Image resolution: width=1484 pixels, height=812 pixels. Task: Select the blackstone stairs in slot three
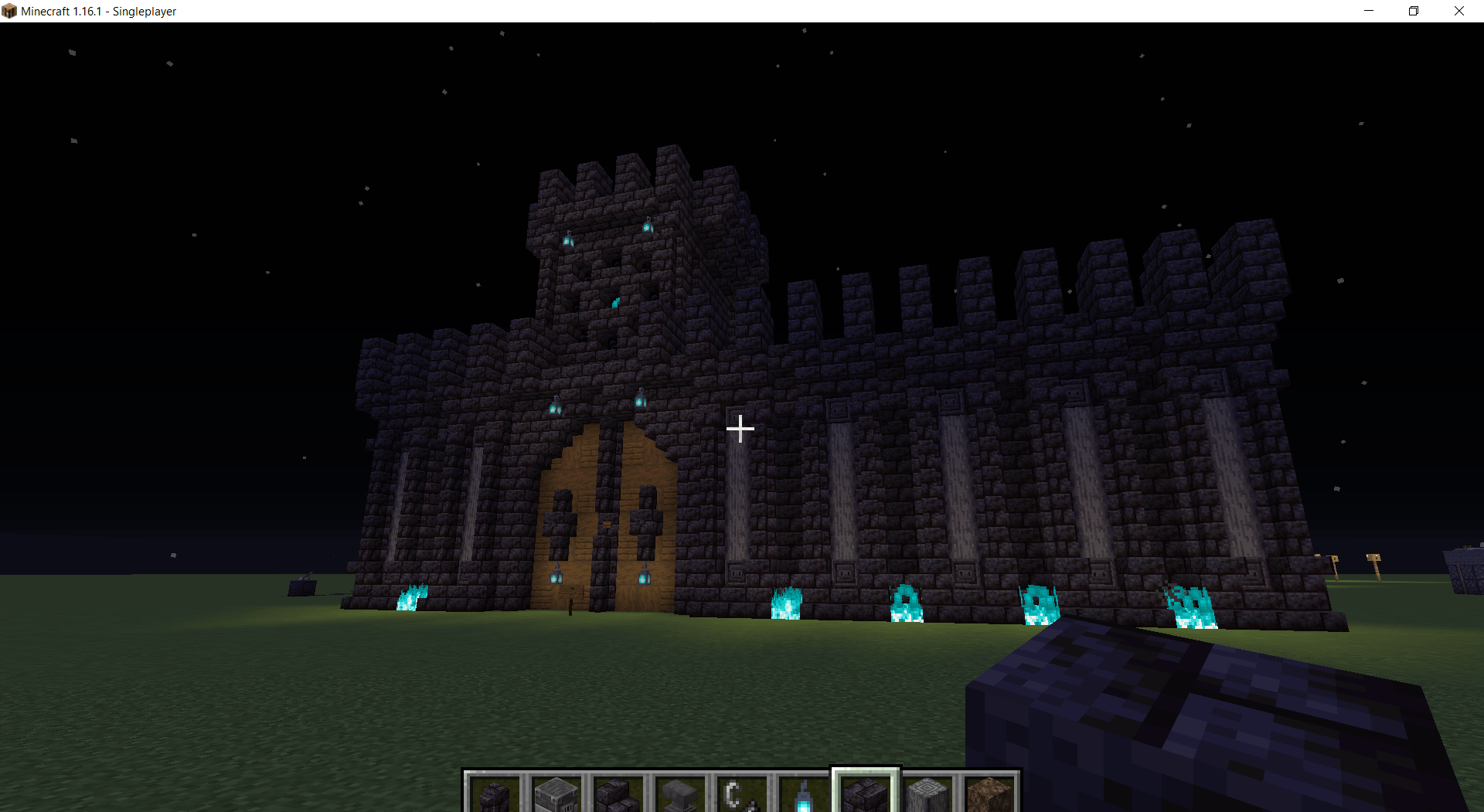coord(618,792)
